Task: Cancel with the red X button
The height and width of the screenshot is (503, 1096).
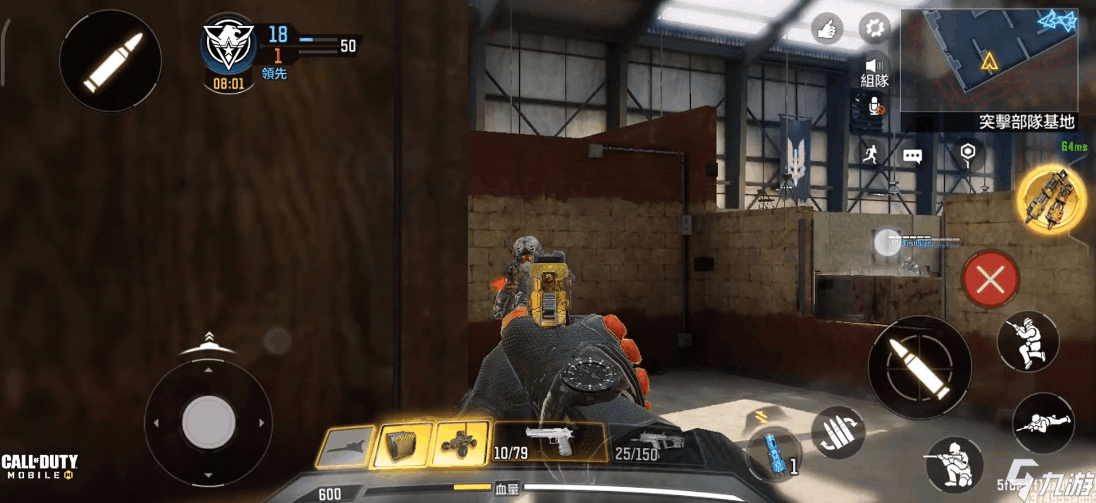Action: 990,281
